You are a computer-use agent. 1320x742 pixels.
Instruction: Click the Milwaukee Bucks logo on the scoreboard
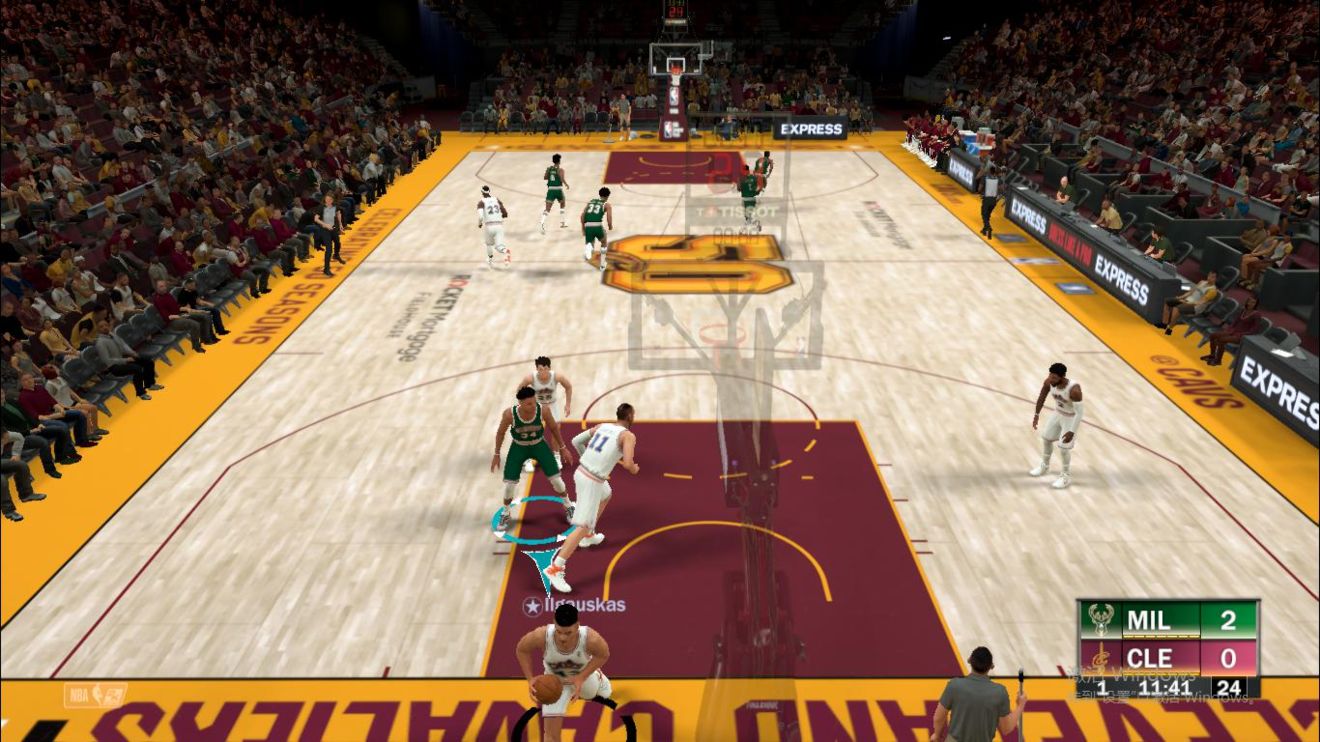pyautogui.click(x=1099, y=620)
